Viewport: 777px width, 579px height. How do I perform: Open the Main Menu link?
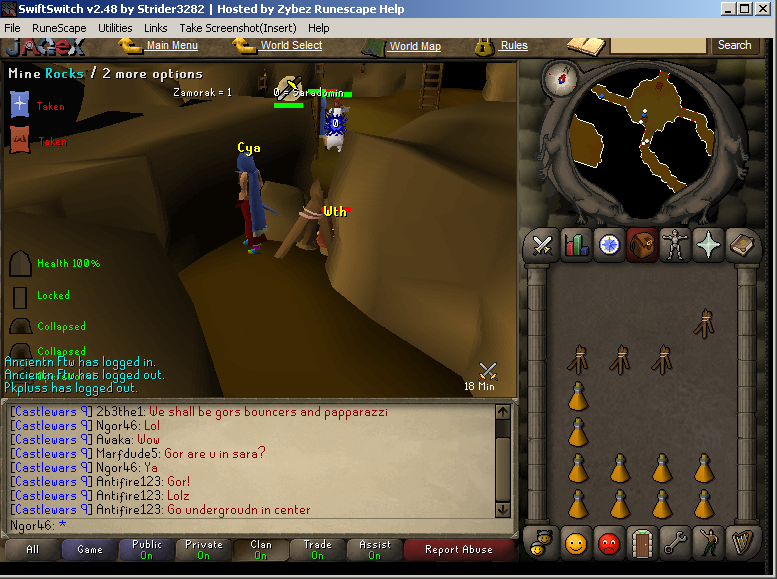coord(171,45)
